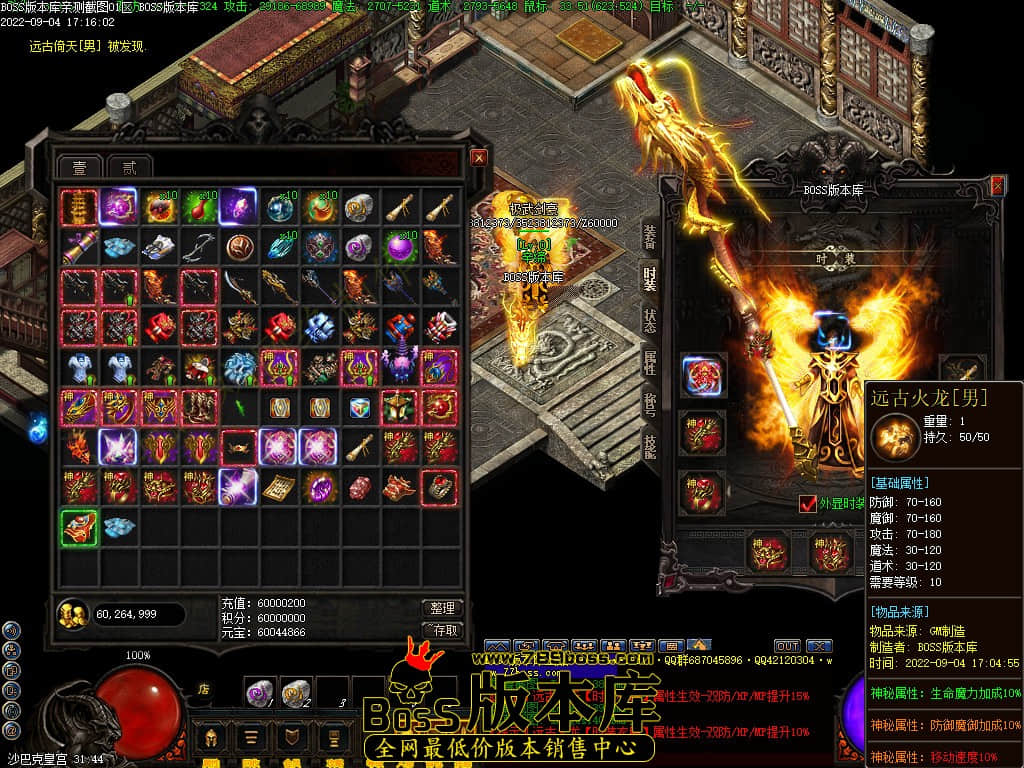Screen dimensions: 1024x768
Task: Toggle the 外显时装 checkbox
Action: tap(808, 503)
